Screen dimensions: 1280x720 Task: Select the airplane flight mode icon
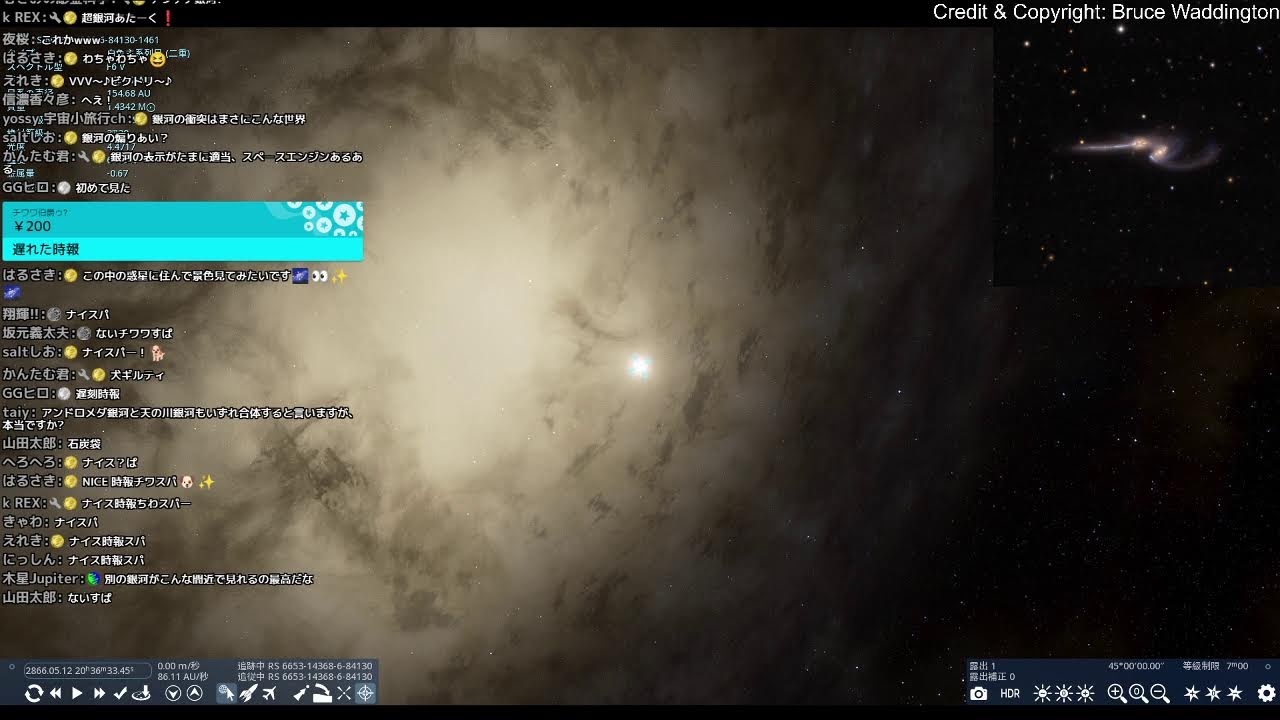[x=269, y=693]
